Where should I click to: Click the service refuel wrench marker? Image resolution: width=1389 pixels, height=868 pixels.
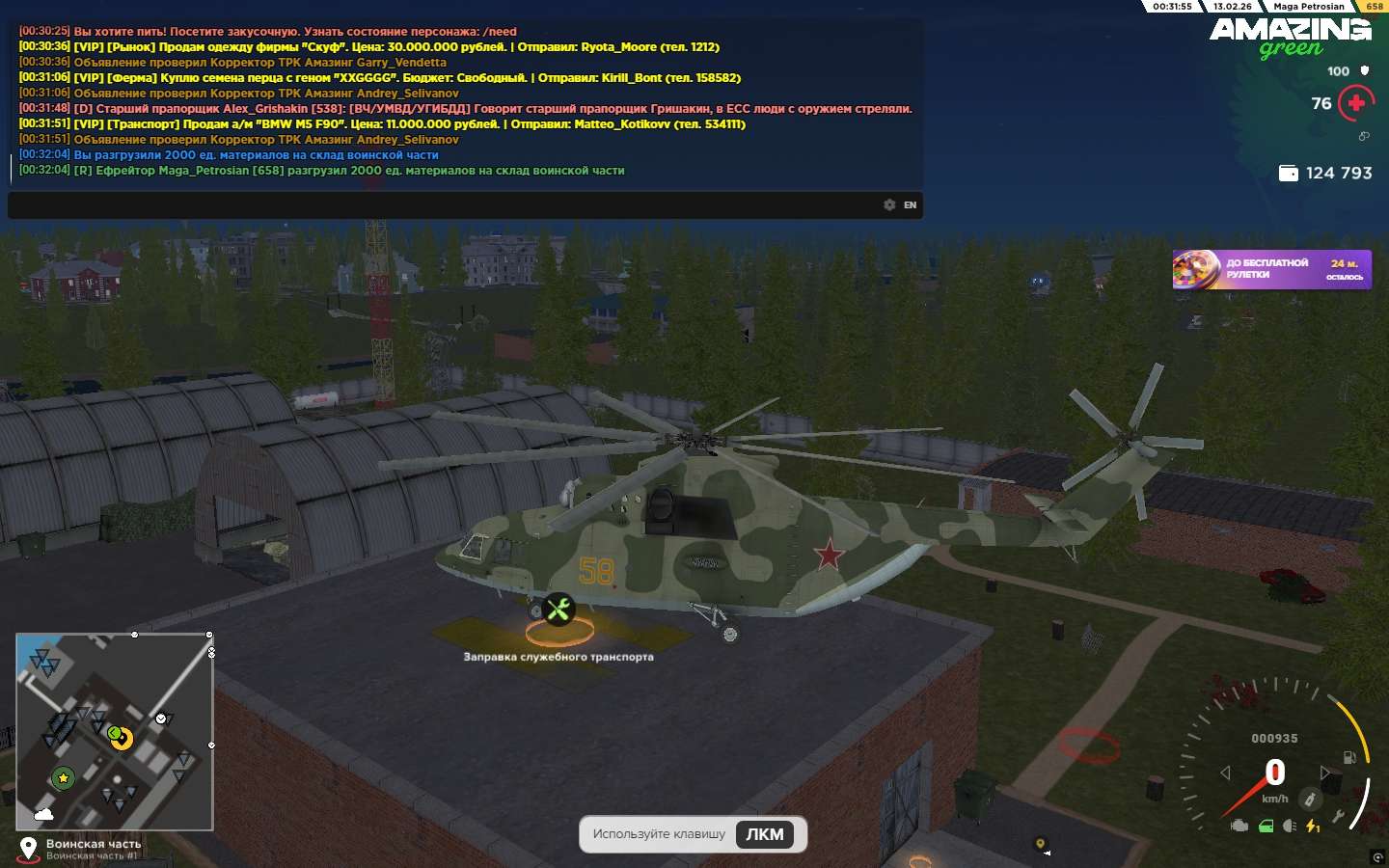tap(558, 610)
